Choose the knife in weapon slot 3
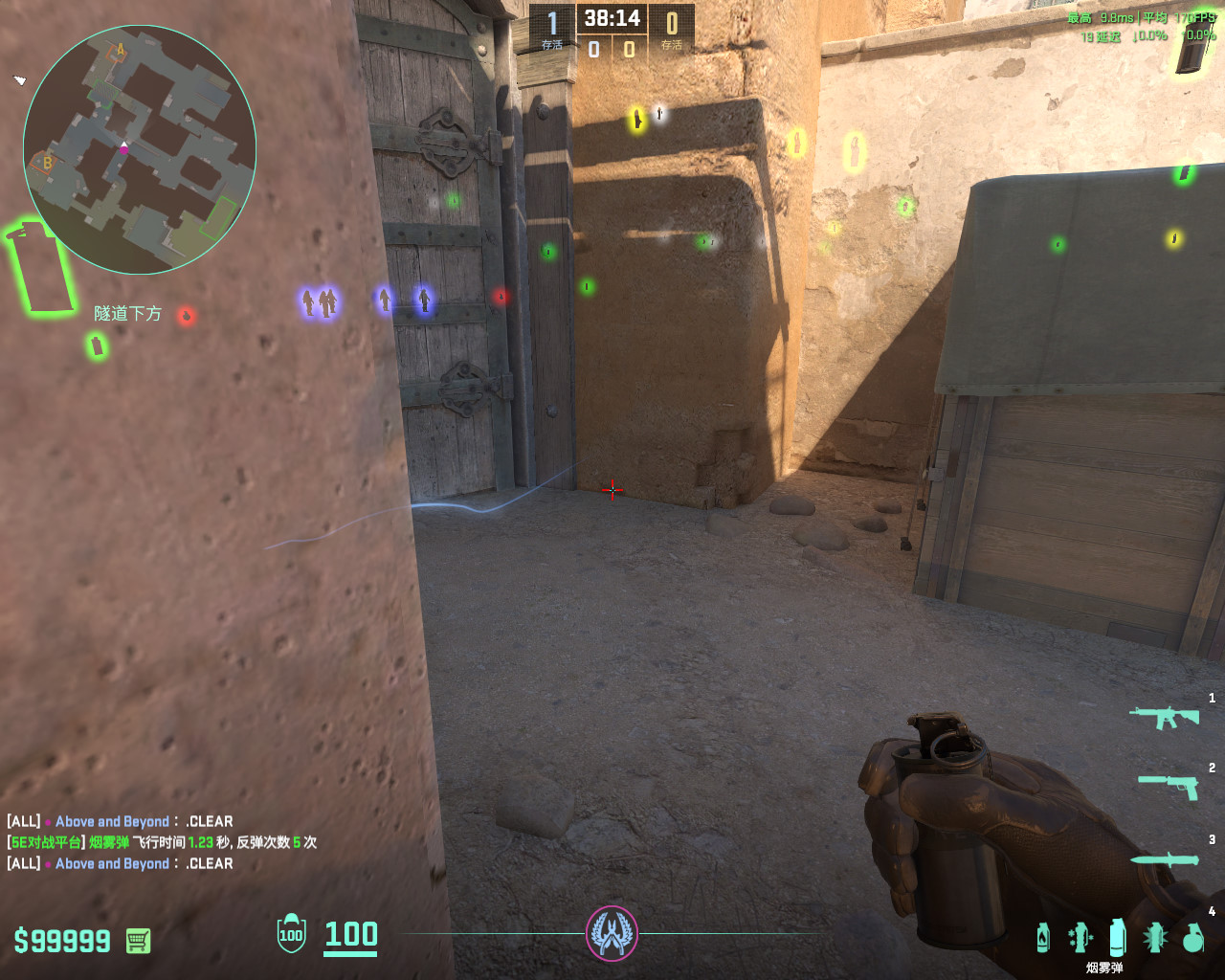Screen dimensions: 1225x980 [x=1165, y=859]
